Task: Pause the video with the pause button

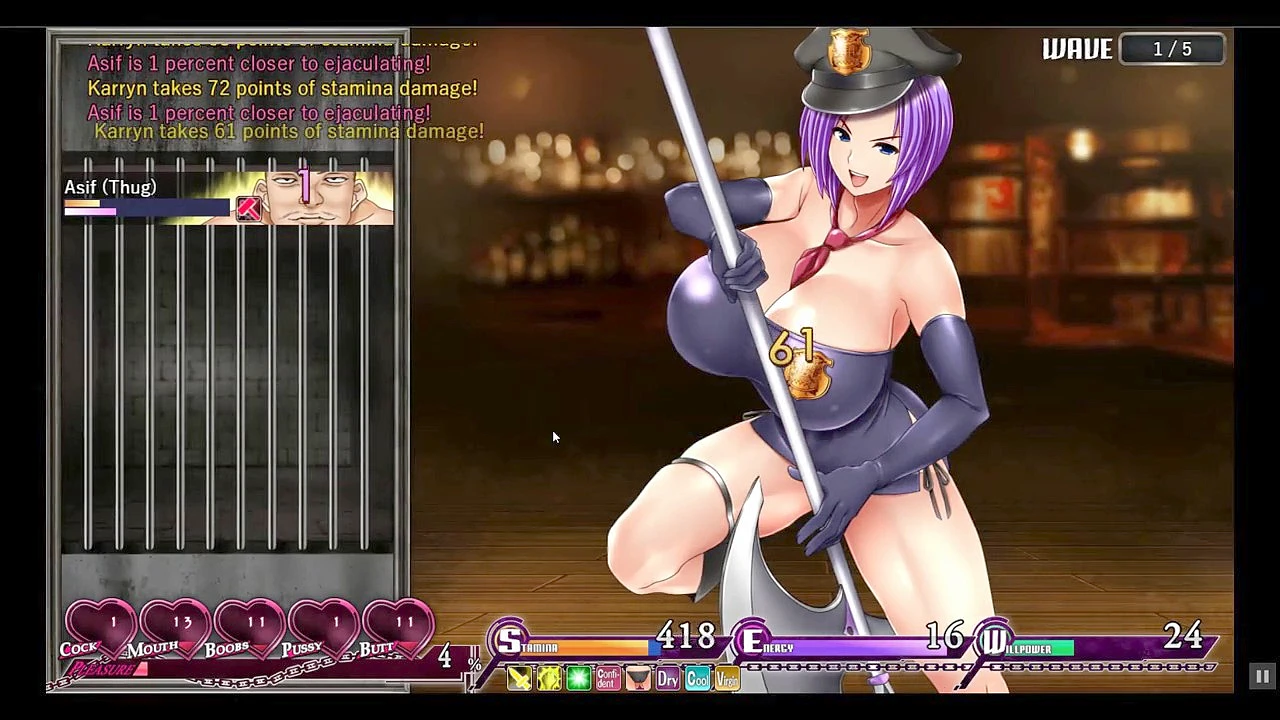Action: 1262,677
